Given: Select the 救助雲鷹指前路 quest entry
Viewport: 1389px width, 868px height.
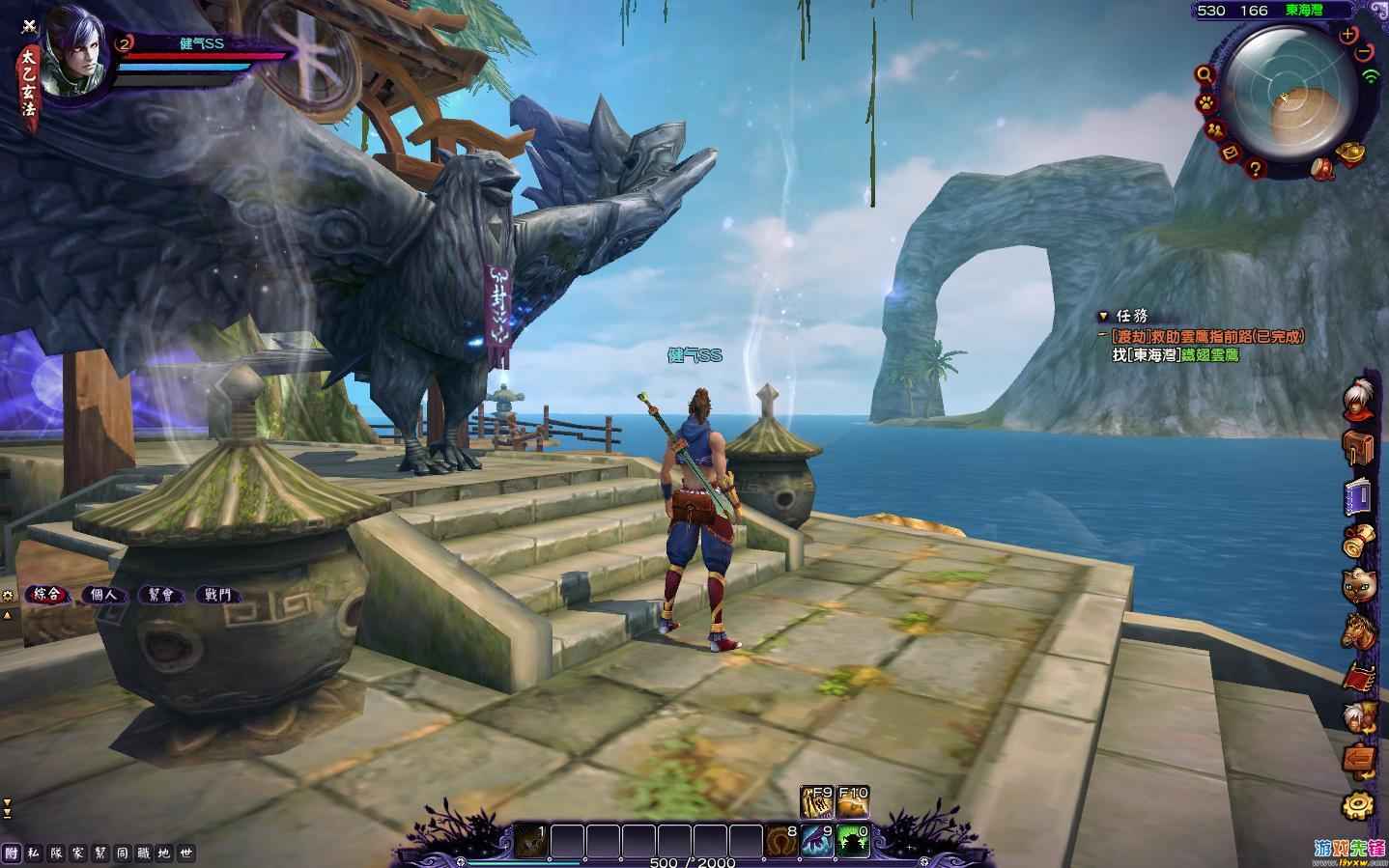Looking at the screenshot, I should tap(1207, 336).
